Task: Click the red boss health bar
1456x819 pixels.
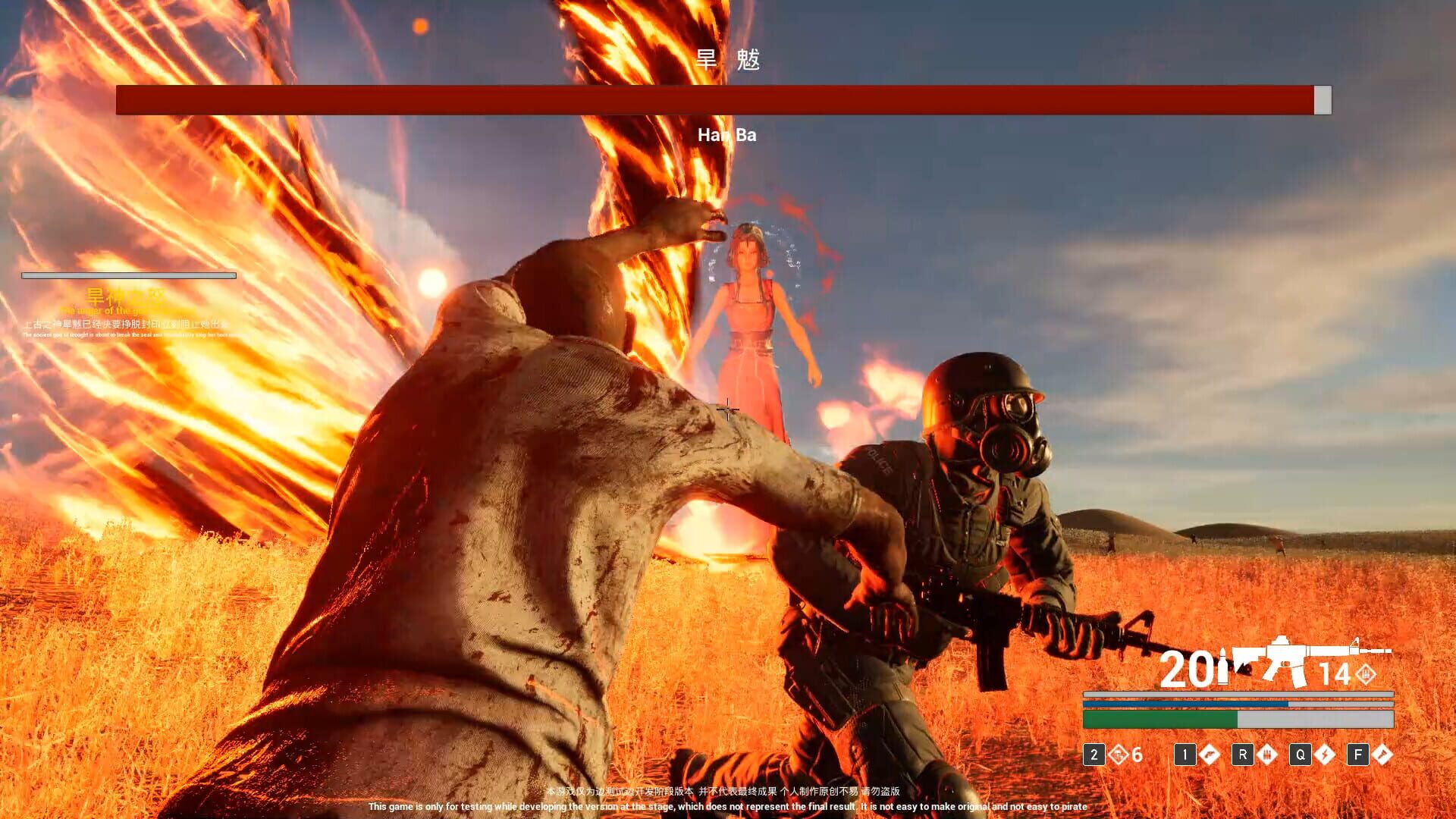Action: click(713, 99)
